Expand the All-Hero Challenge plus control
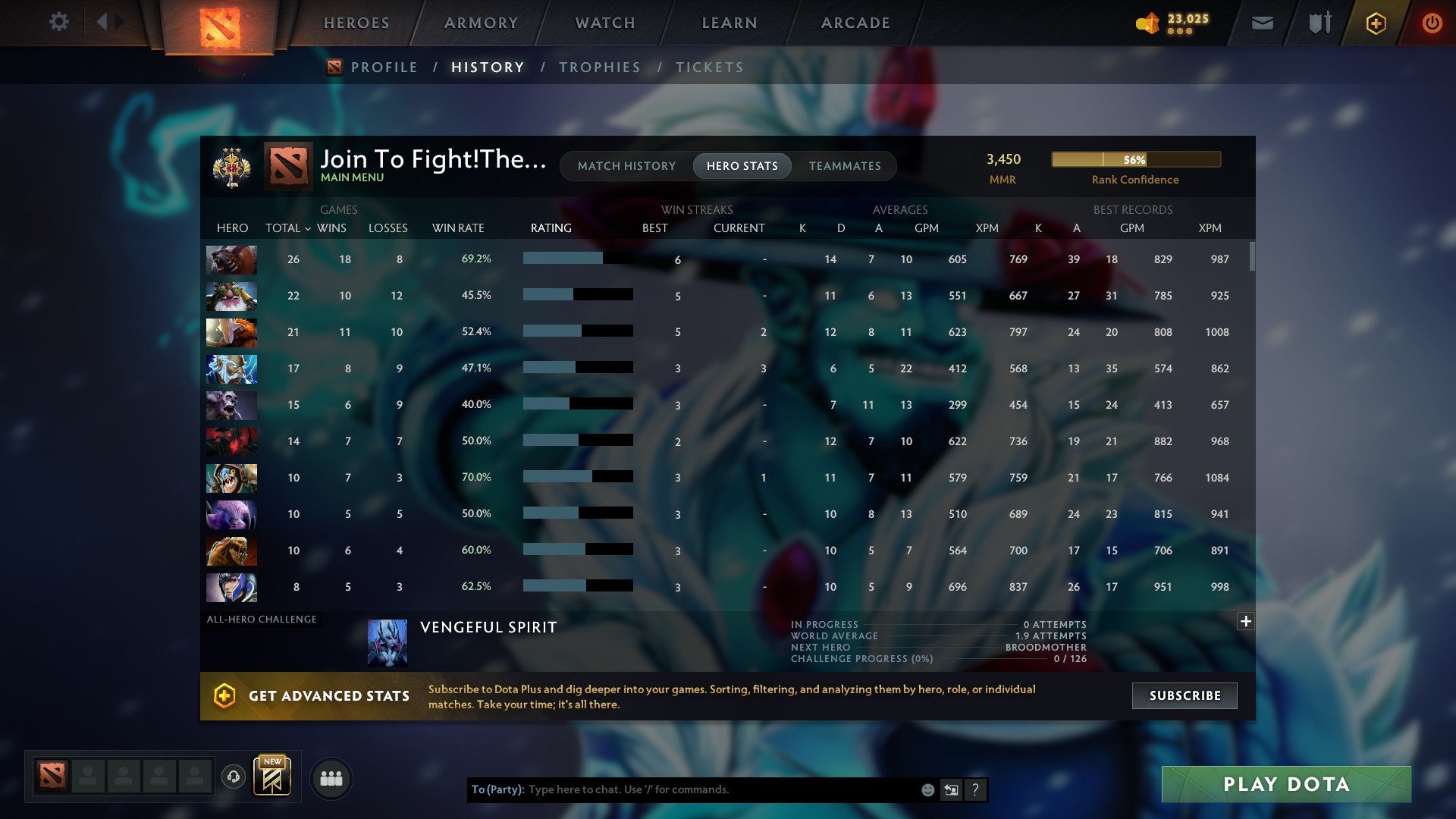This screenshot has height=819, width=1456. pos(1244,621)
